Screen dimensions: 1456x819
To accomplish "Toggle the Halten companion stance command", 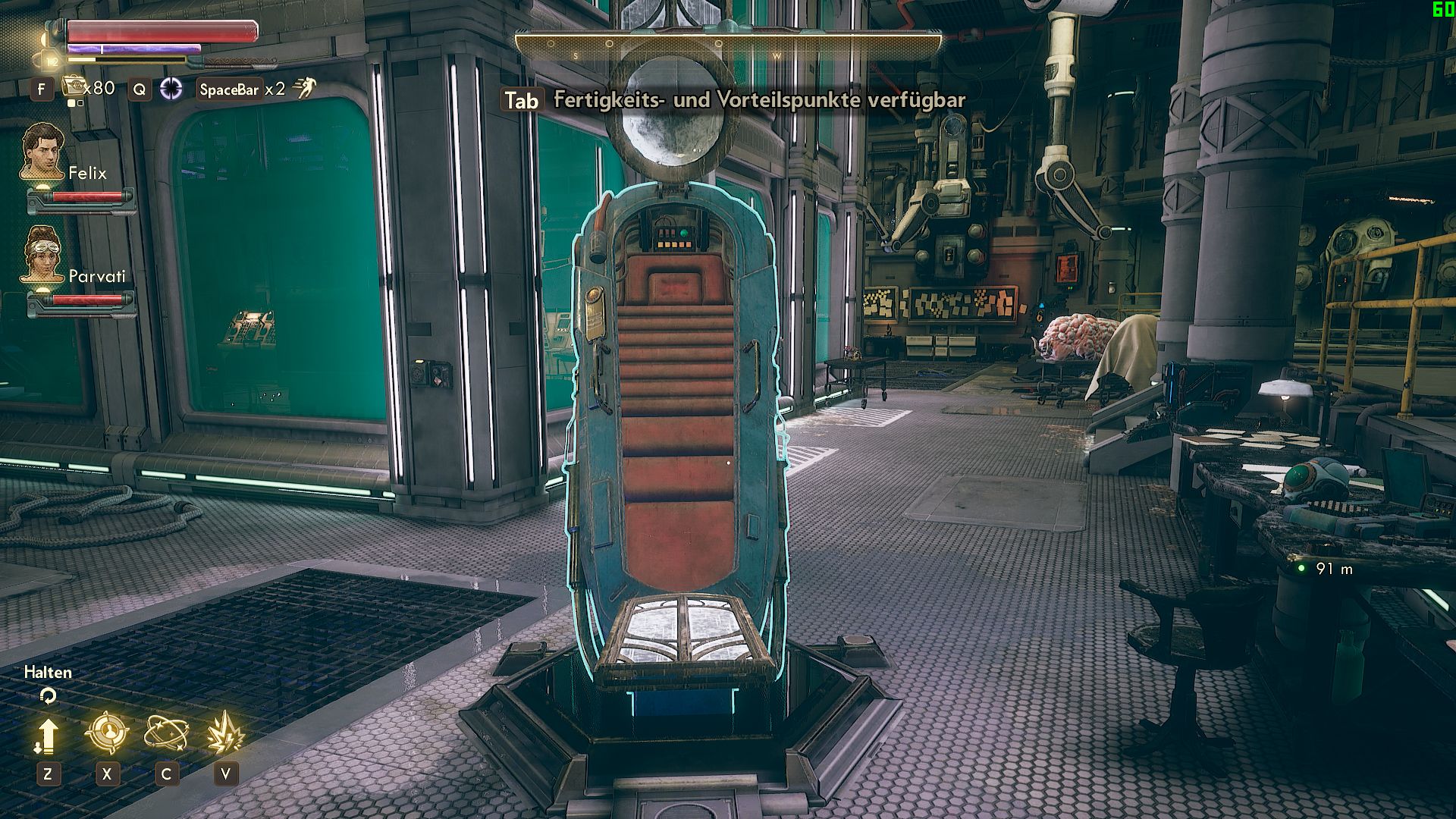I will (47, 672).
